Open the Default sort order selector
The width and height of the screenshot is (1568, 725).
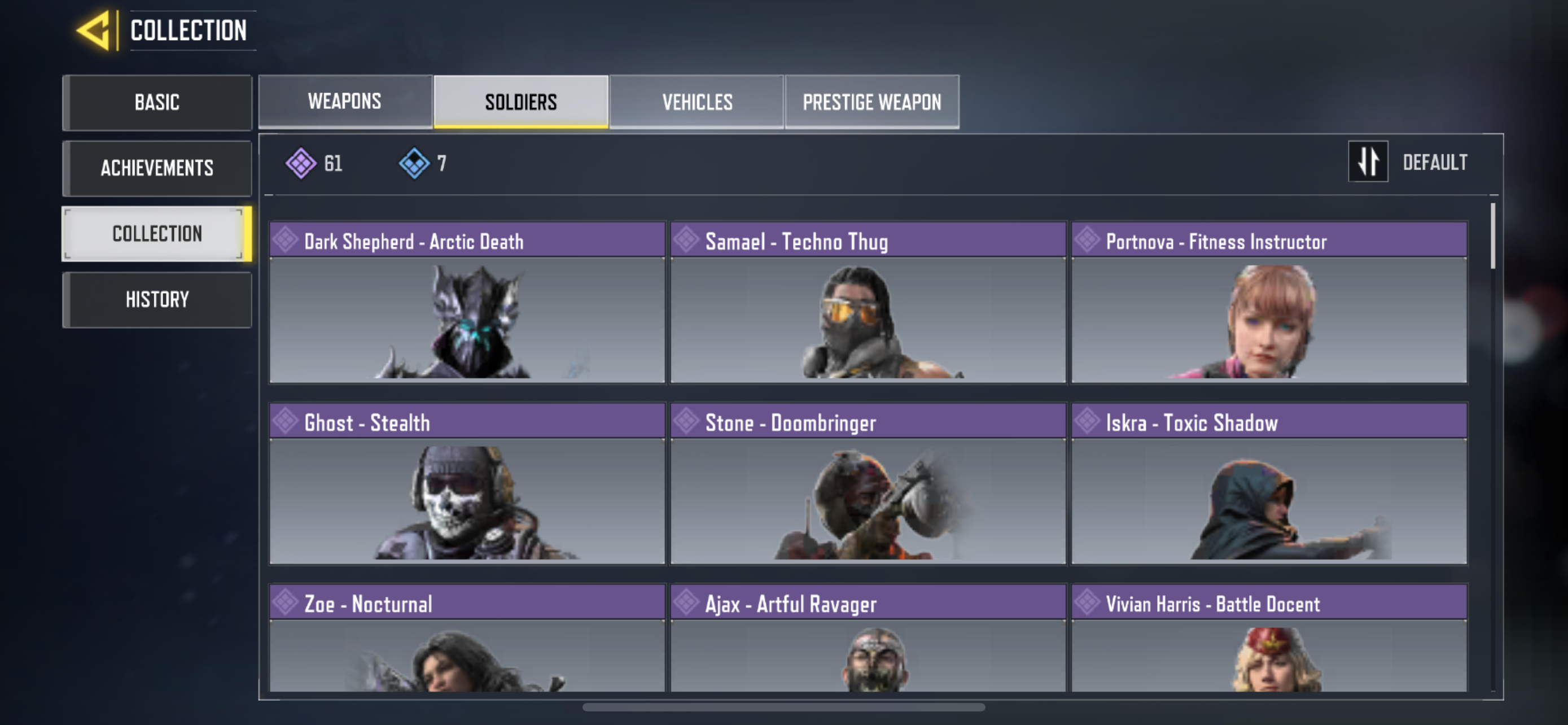tap(1436, 161)
